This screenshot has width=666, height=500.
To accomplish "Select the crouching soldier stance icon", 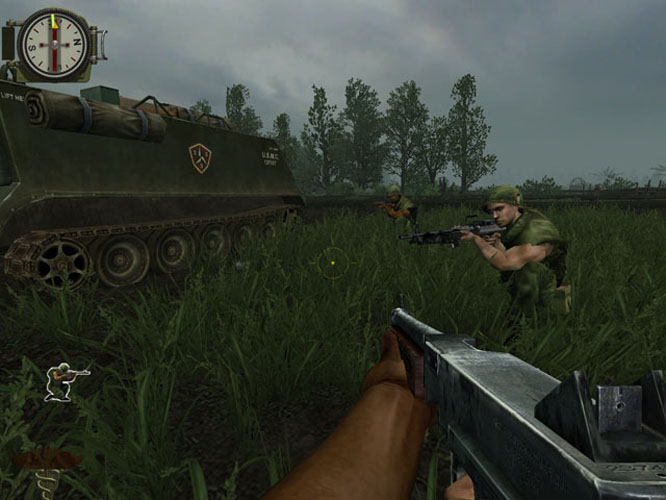I will 64,381.
